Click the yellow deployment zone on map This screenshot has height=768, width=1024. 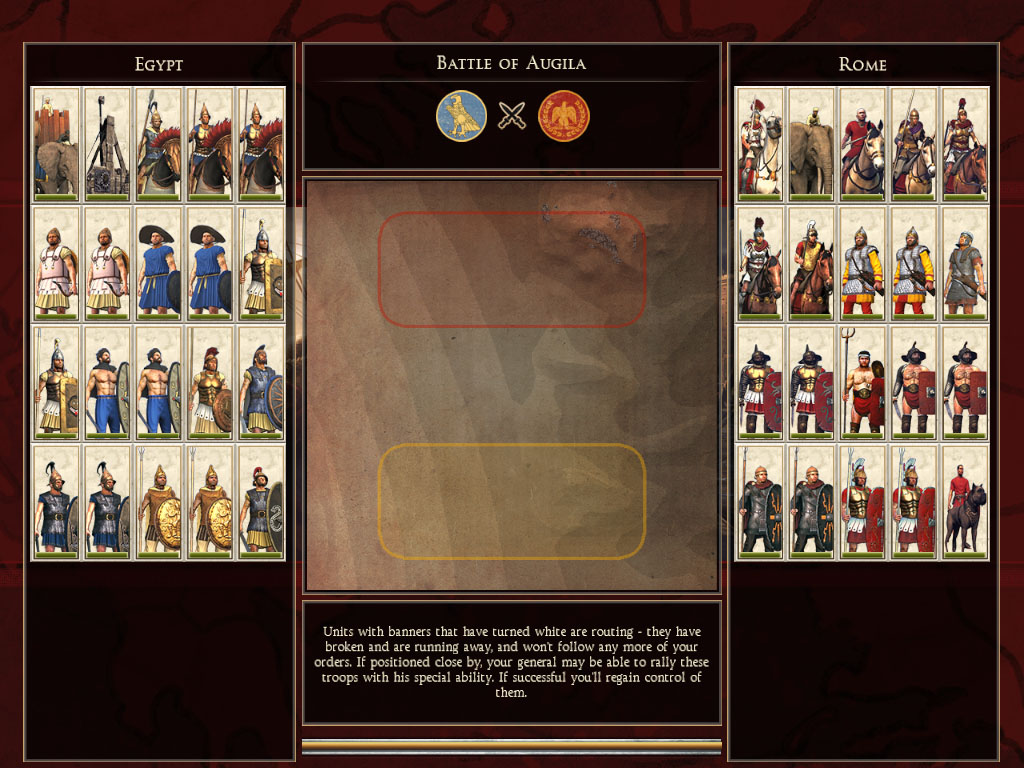click(512, 500)
